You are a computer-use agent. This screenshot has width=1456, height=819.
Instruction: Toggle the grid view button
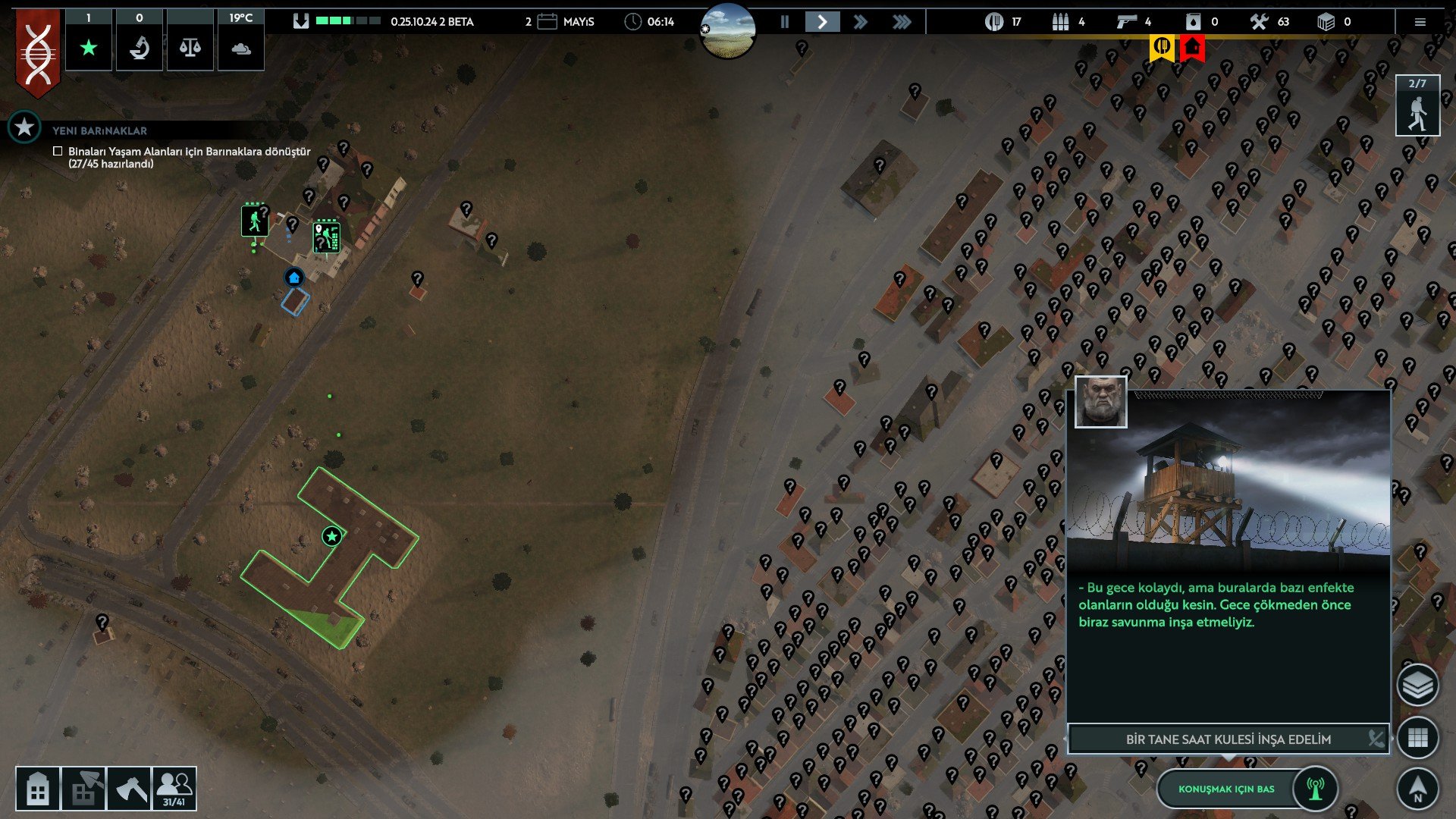[x=1417, y=737]
